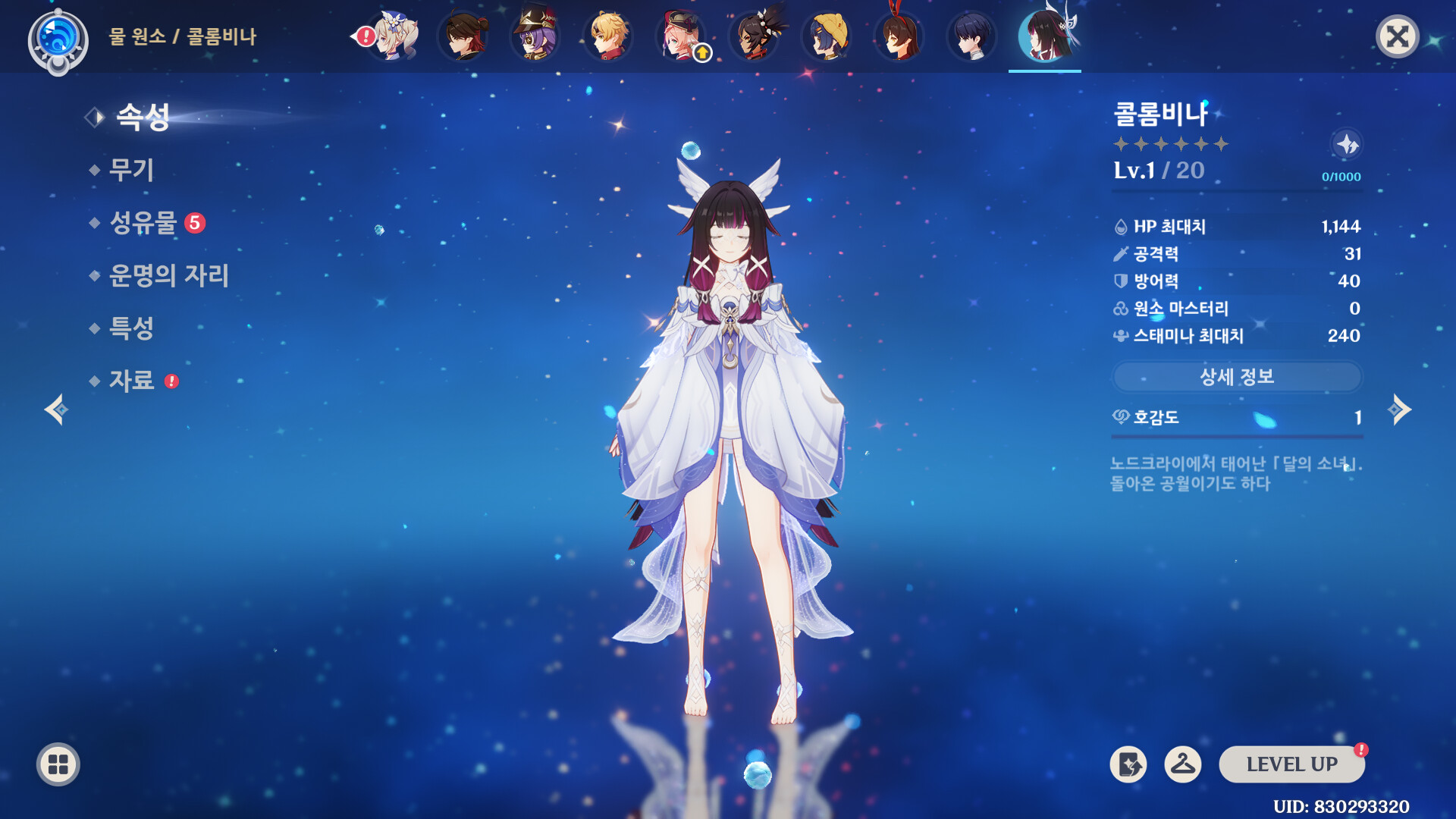The image size is (1456, 819).
Task: Go to the previous character with left arrow
Action: point(56,410)
